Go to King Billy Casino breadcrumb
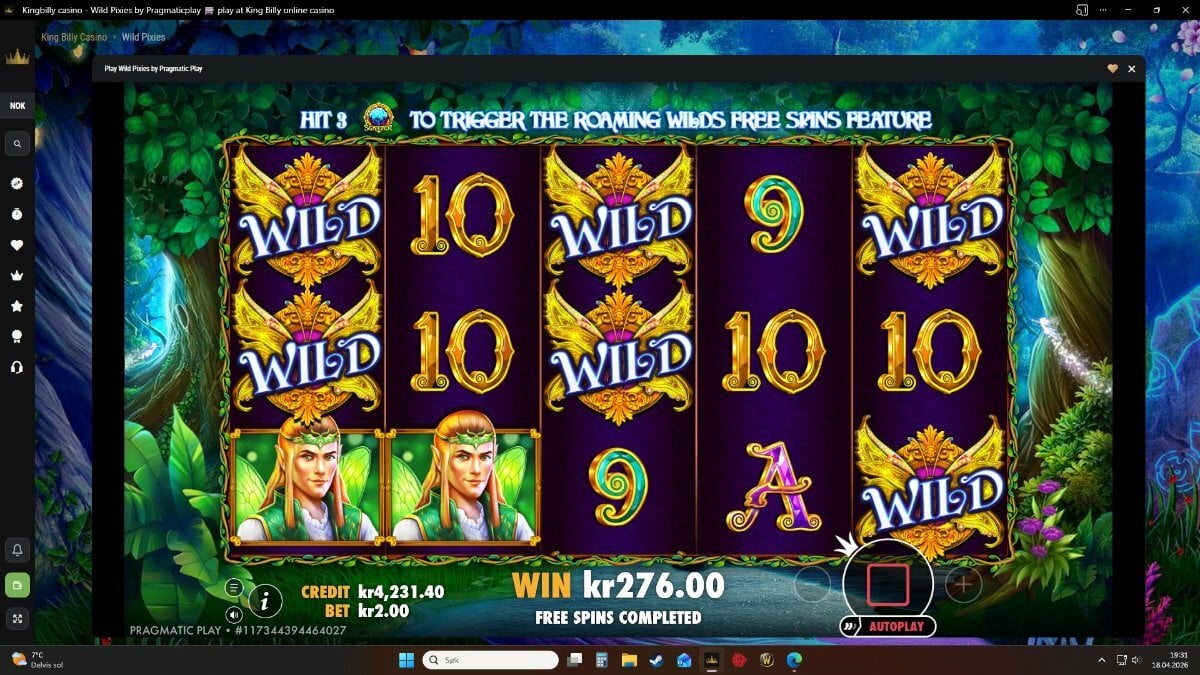Screen dimensions: 1200x675 [75, 37]
